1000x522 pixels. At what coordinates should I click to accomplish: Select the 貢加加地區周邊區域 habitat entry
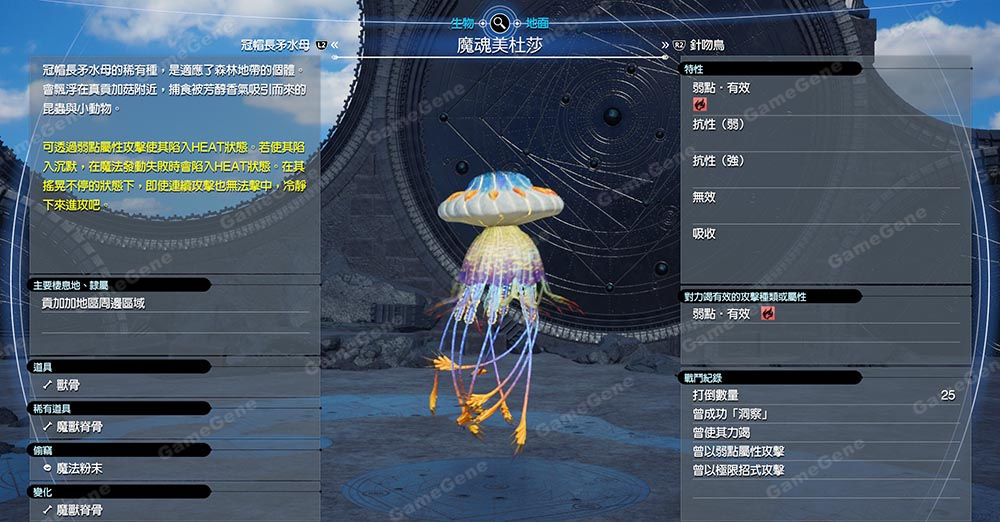tap(93, 303)
